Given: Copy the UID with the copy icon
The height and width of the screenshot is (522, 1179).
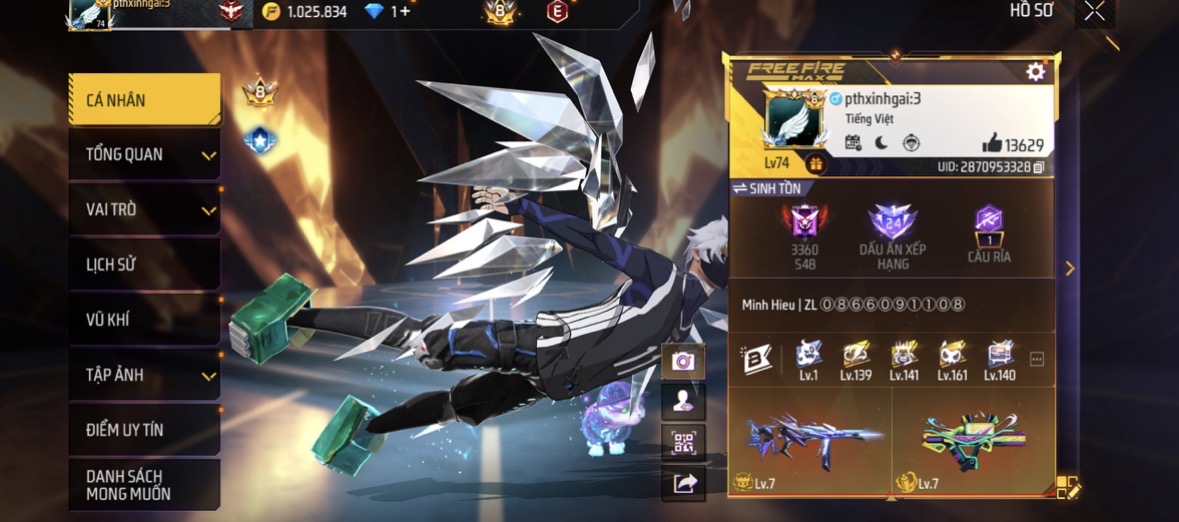Looking at the screenshot, I should coord(1039,167).
